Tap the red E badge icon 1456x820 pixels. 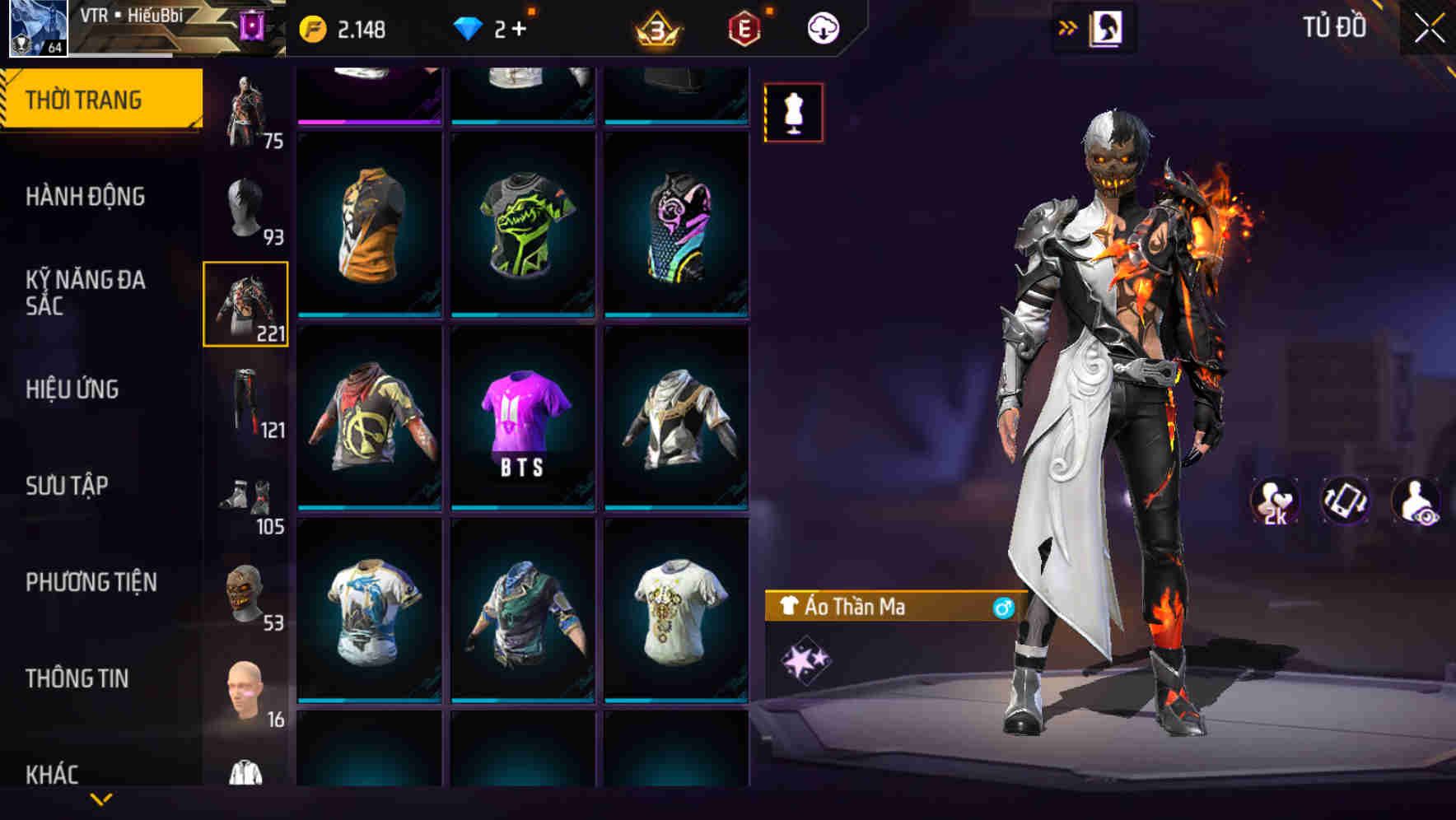coord(744,26)
